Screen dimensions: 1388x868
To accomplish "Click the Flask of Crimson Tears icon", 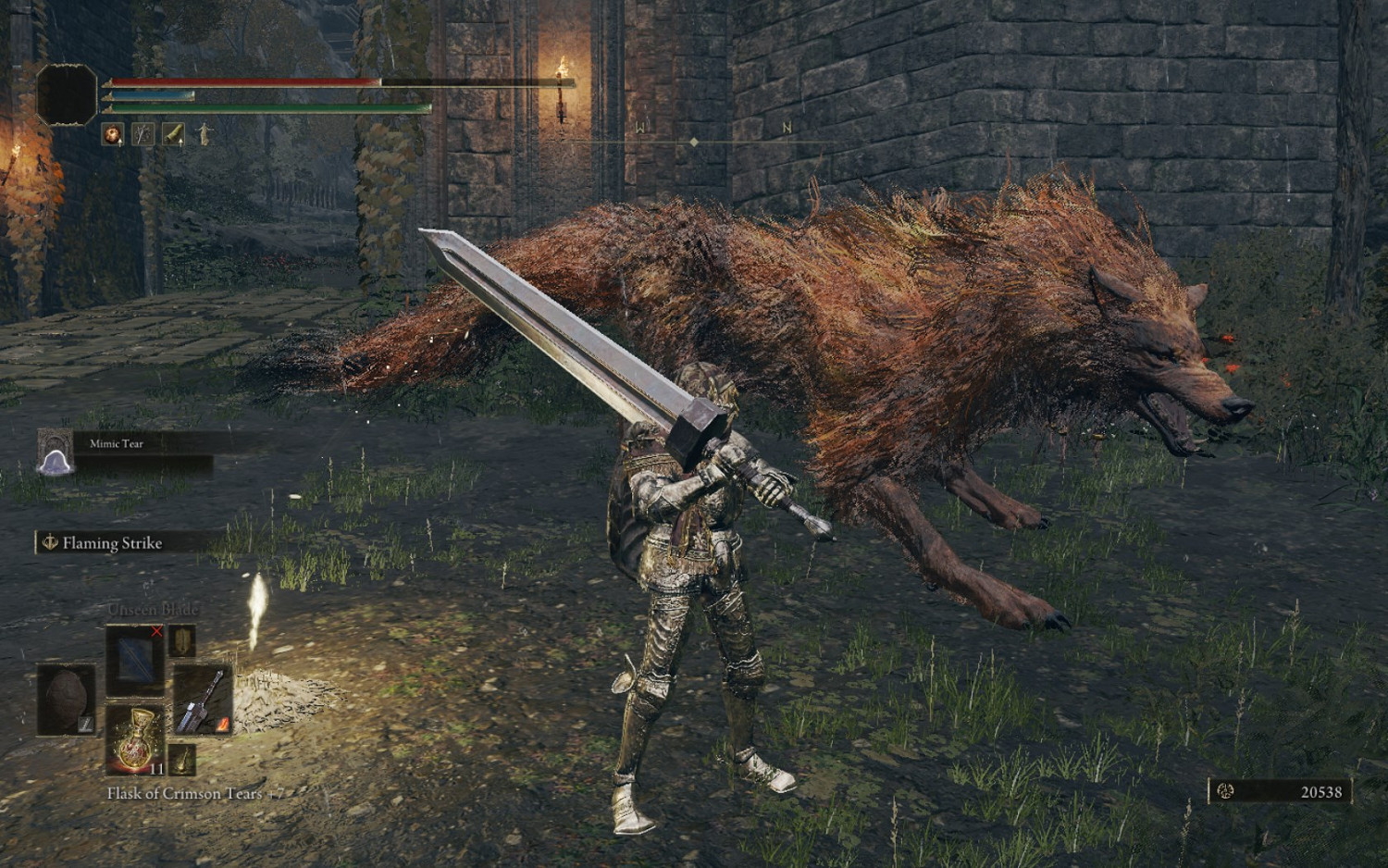I will (136, 740).
